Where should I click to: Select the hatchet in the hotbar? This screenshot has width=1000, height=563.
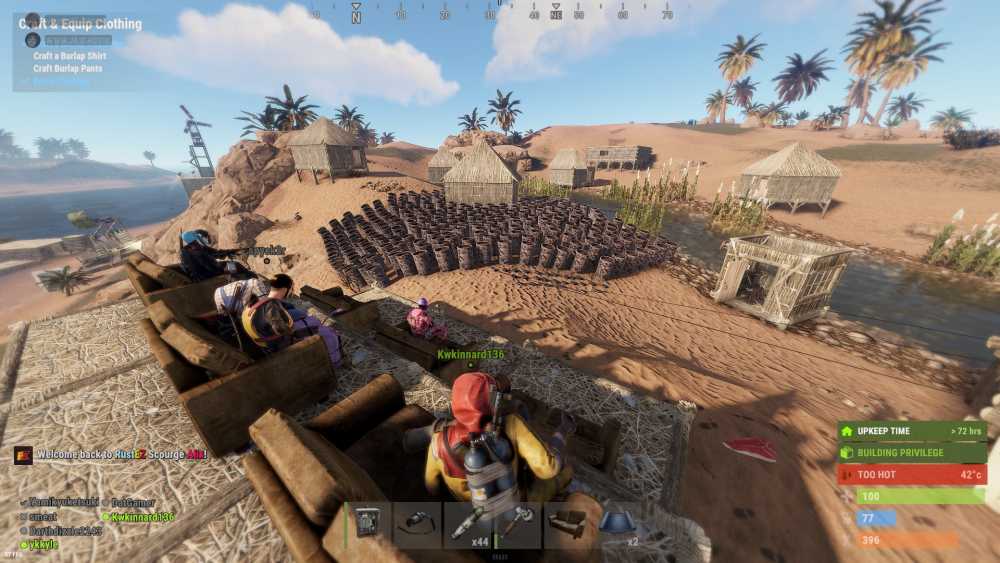tap(518, 525)
